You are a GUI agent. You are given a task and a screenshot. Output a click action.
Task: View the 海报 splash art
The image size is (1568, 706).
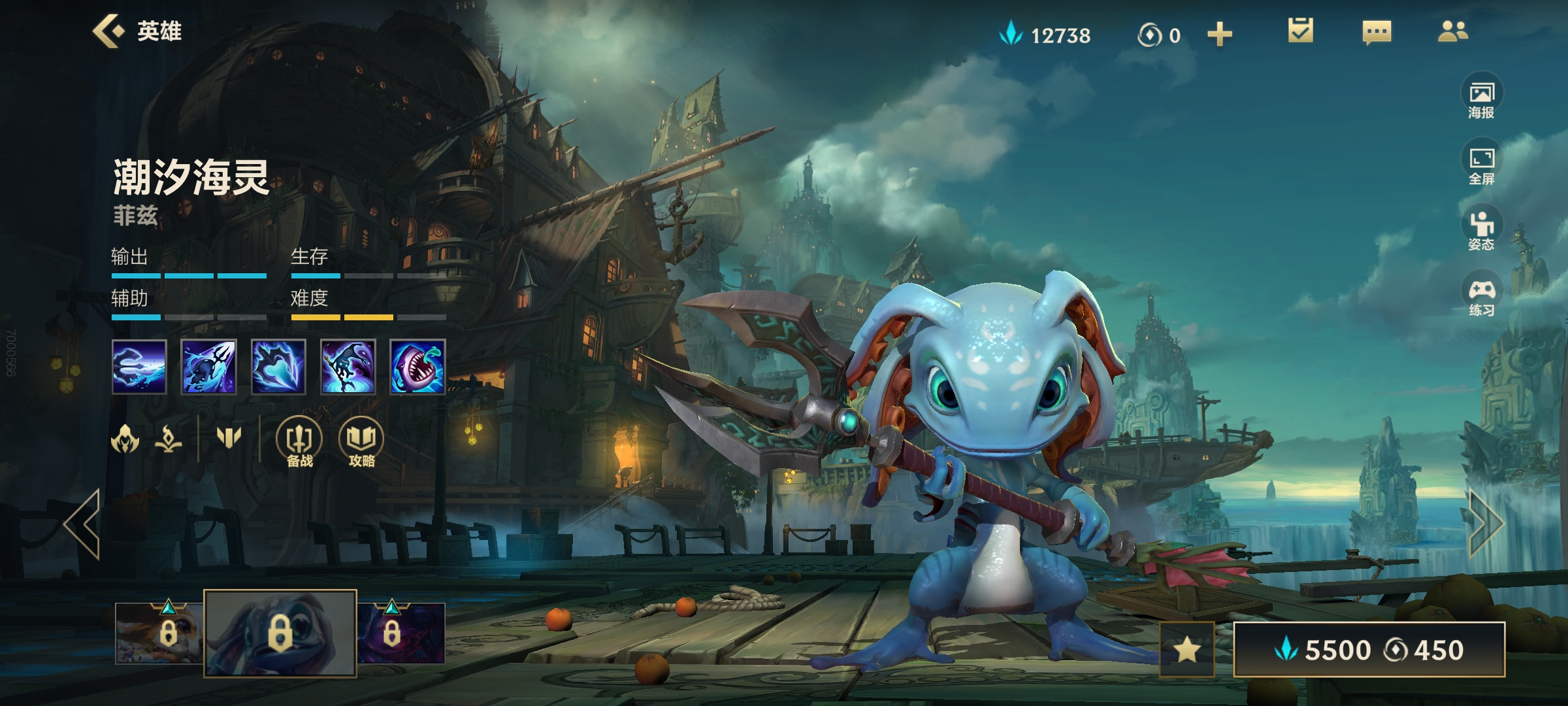point(1482,99)
